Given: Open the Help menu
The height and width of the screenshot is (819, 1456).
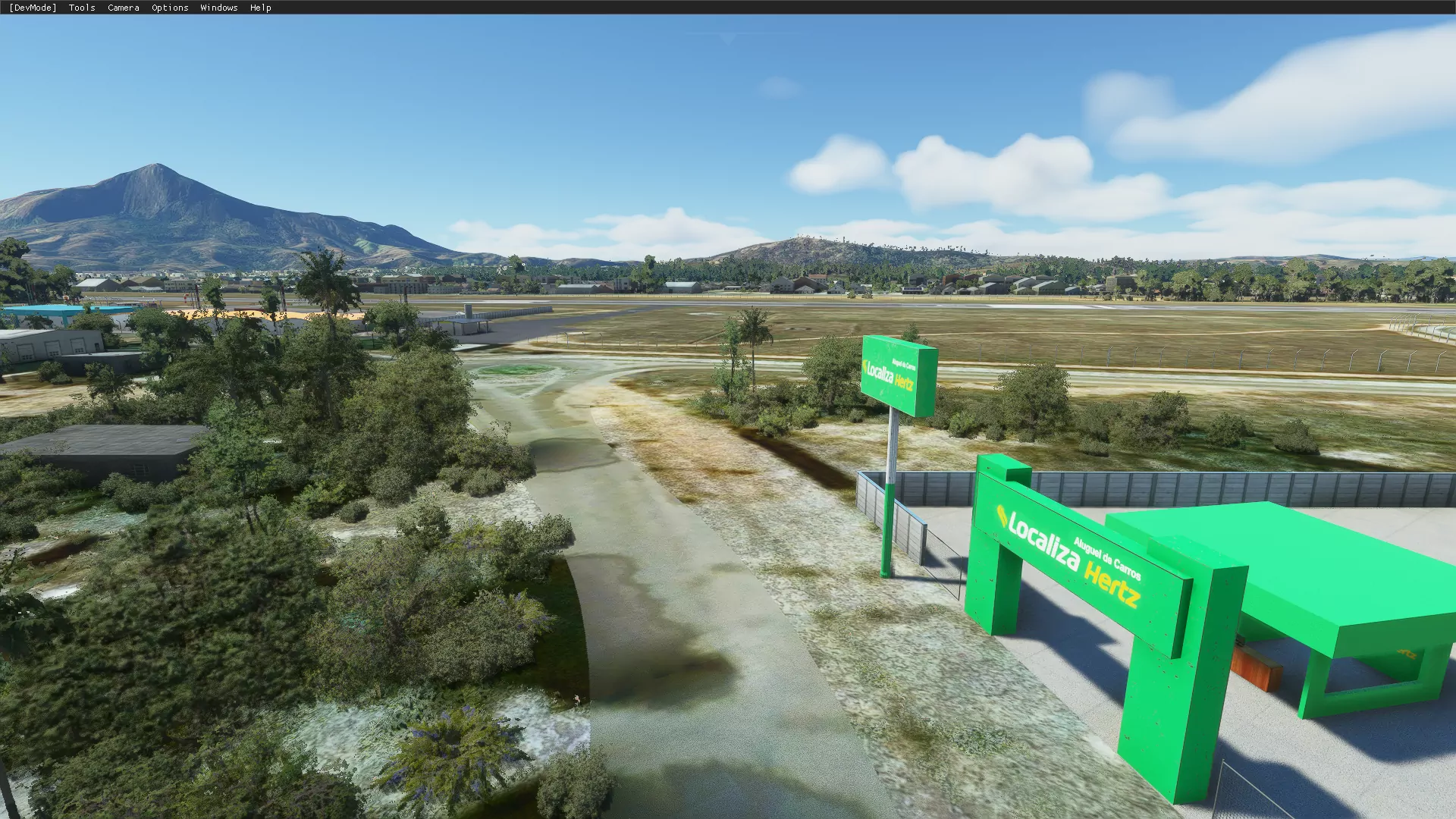Looking at the screenshot, I should (260, 8).
